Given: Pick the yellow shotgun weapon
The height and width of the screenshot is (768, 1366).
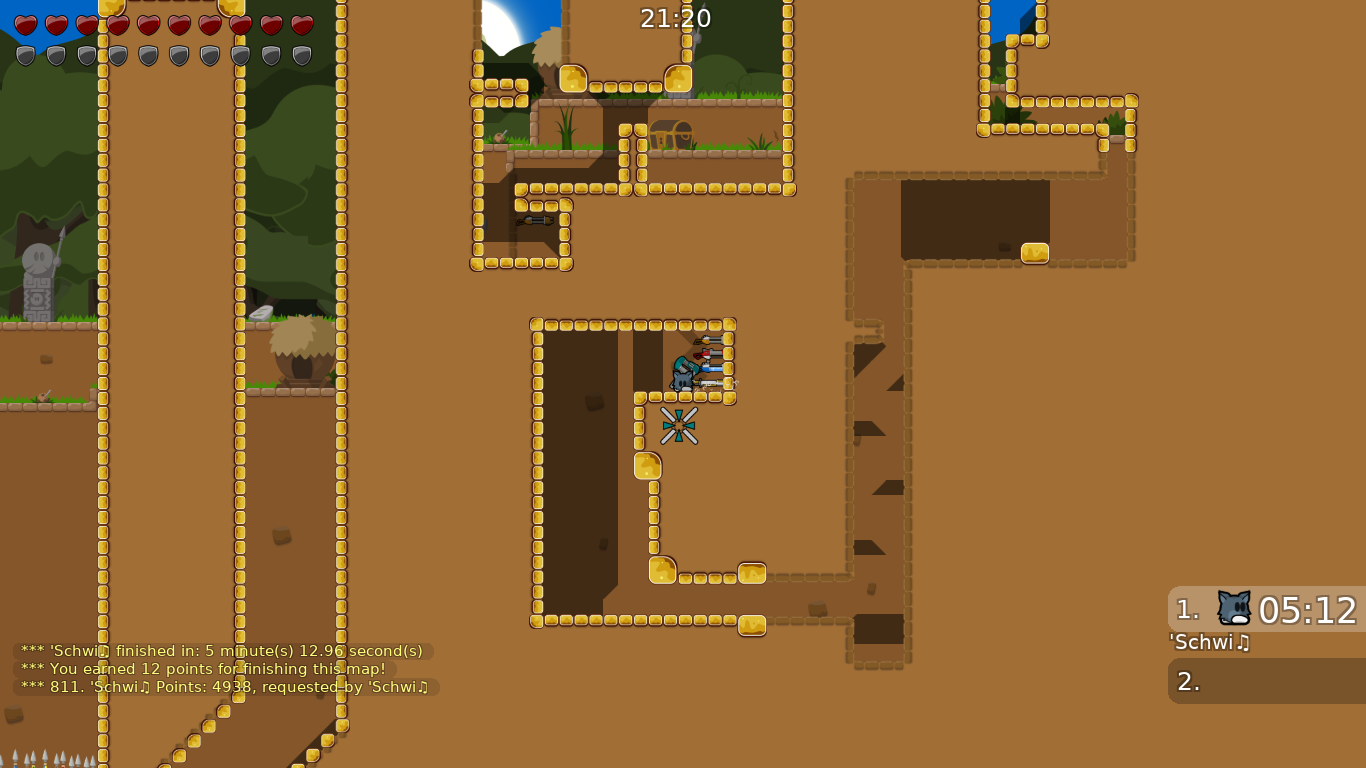Looking at the screenshot, I should (x=710, y=340).
